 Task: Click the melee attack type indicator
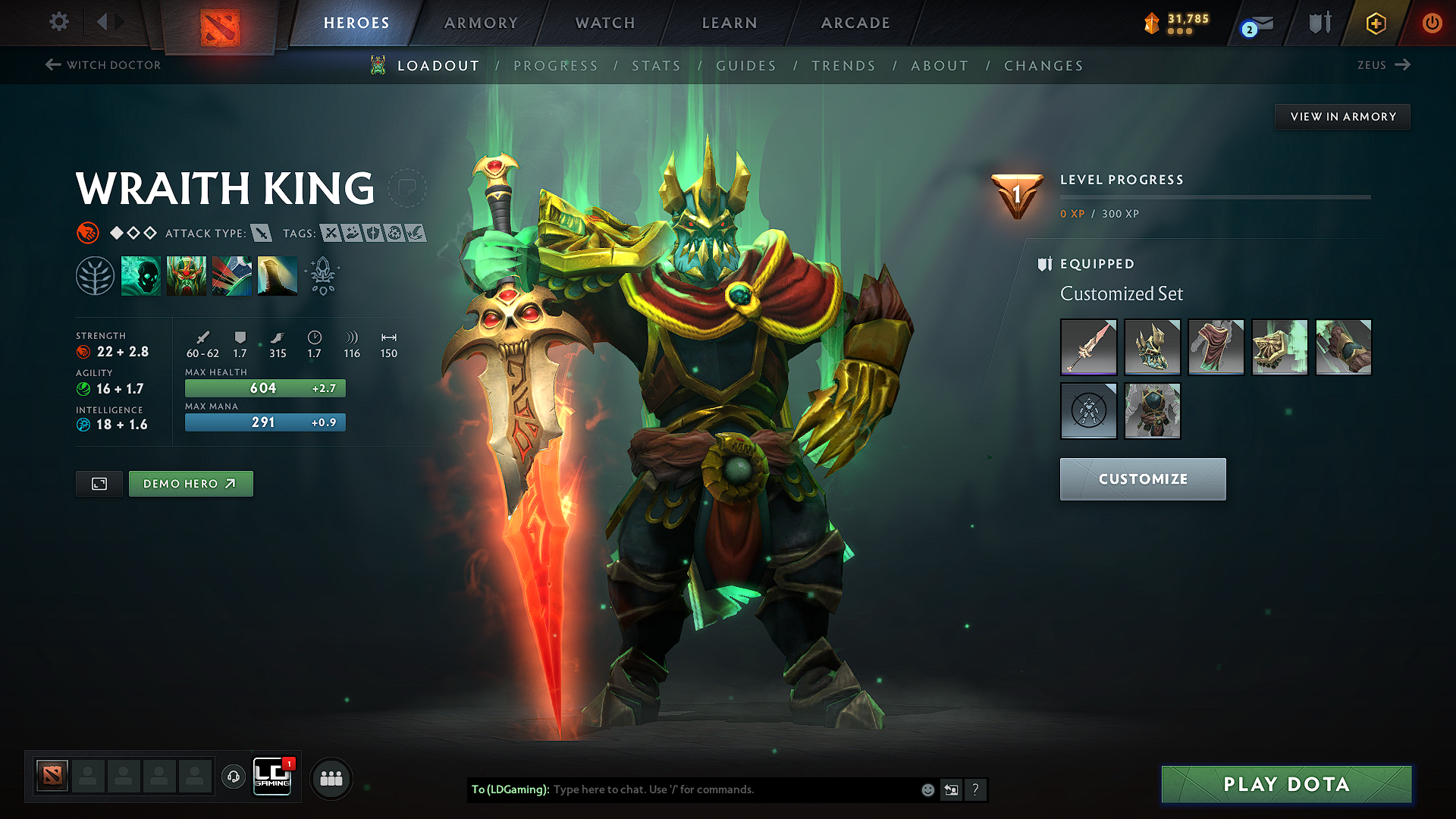(262, 233)
